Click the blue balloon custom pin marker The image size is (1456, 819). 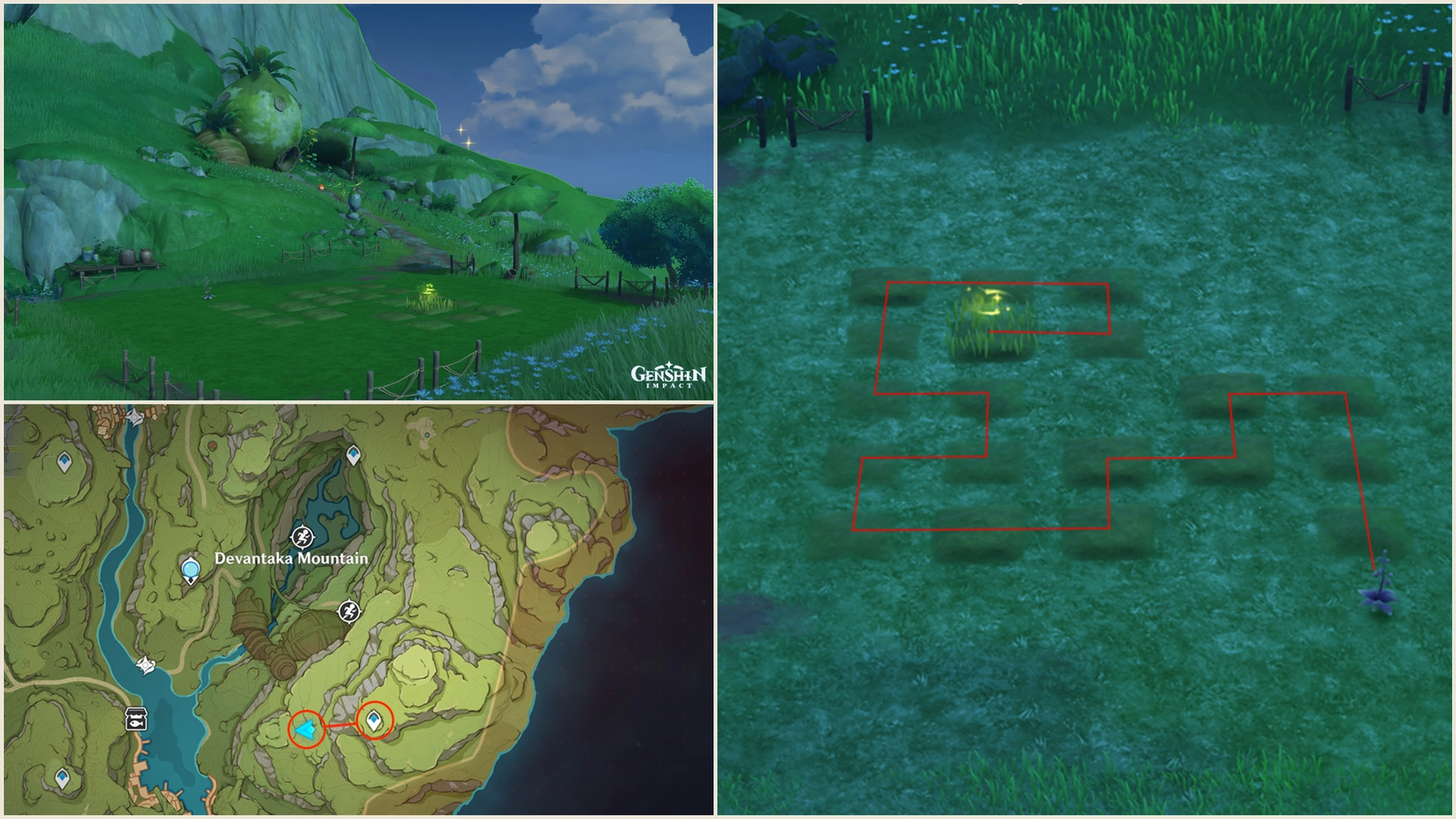tap(191, 570)
